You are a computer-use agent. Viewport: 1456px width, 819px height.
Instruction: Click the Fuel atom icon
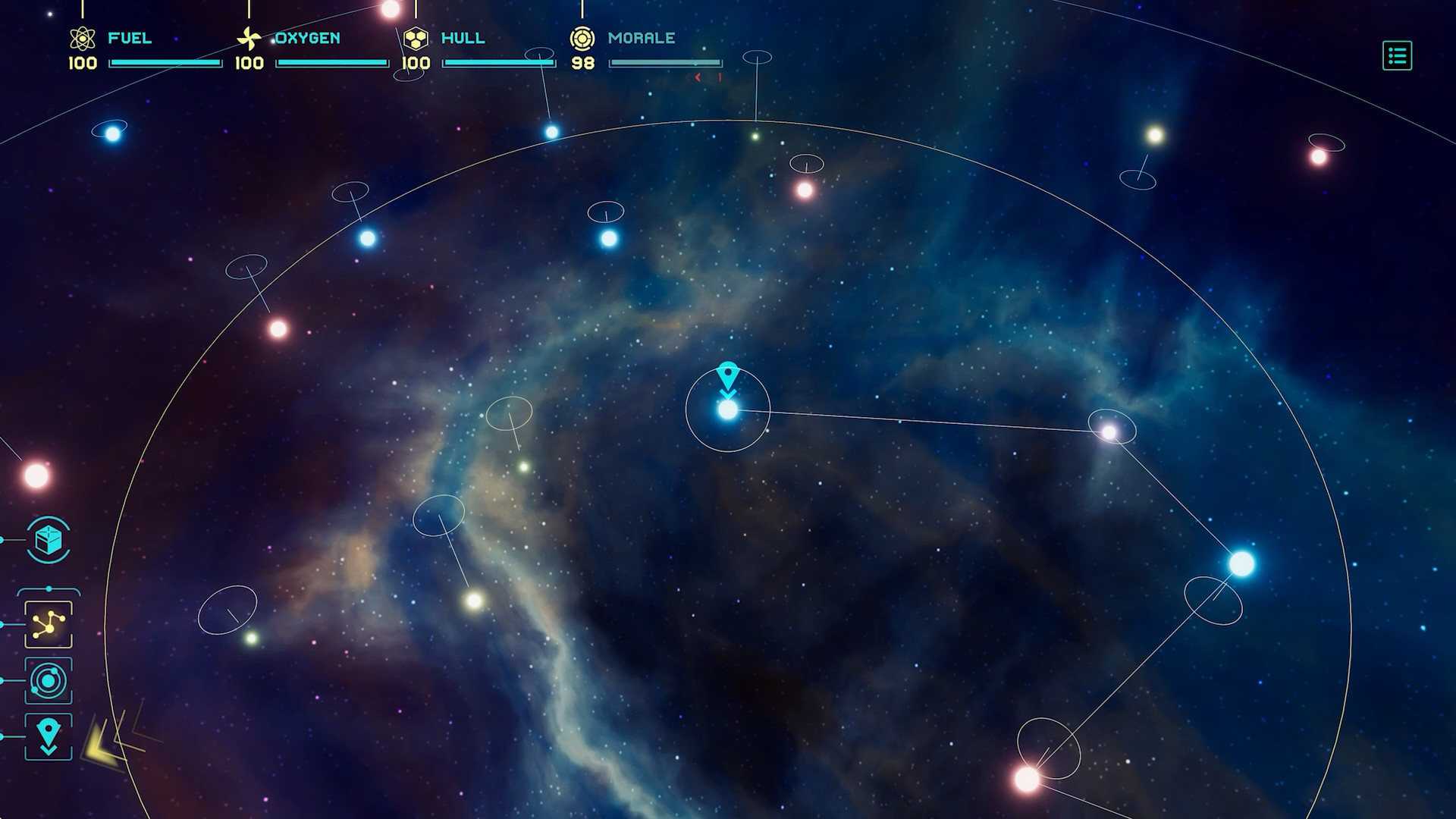82,38
